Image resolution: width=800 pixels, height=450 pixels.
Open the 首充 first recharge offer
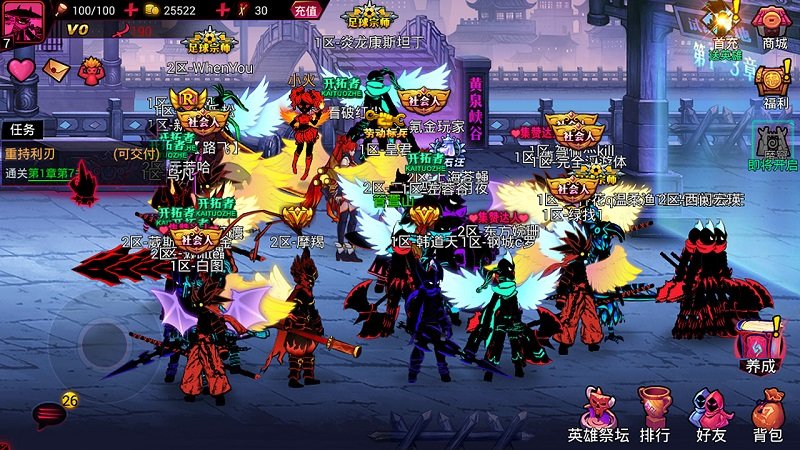(x=725, y=27)
